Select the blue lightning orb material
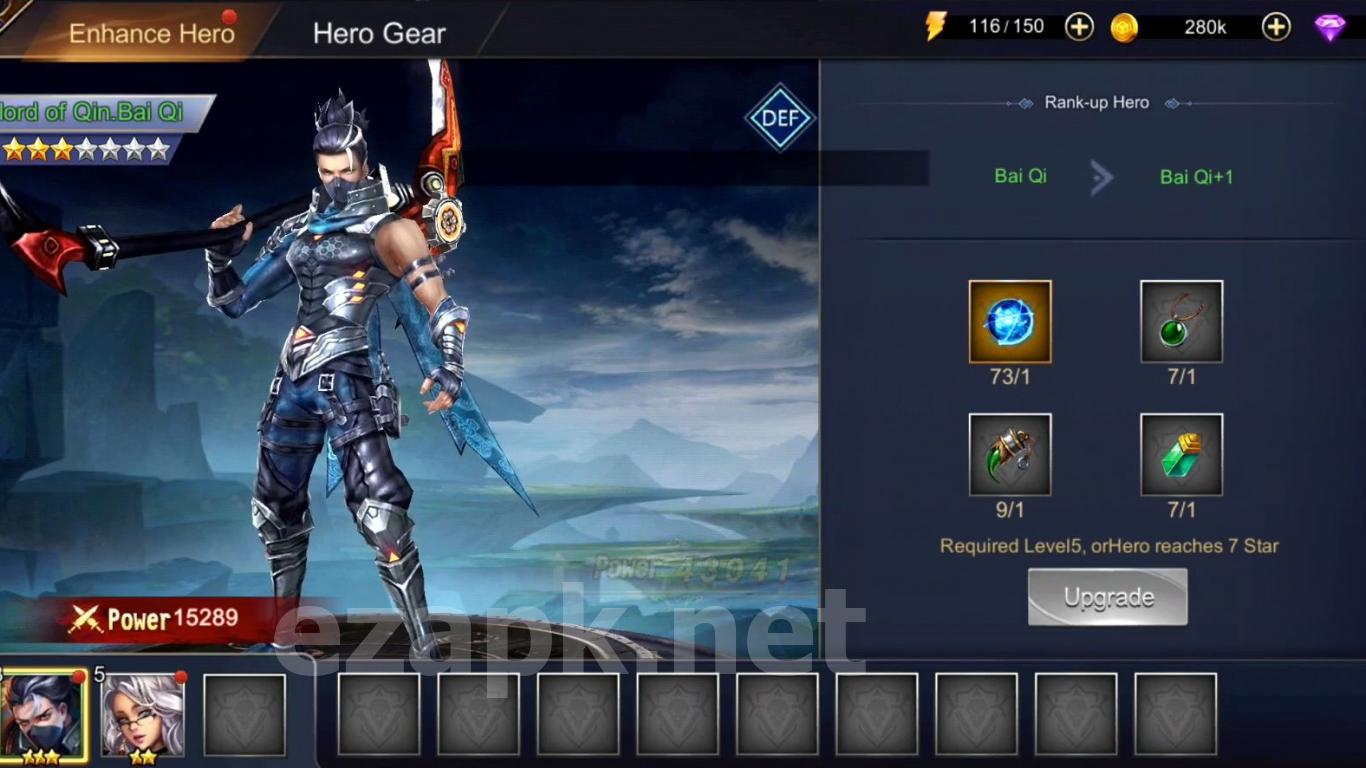This screenshot has width=1366, height=768. 1010,322
